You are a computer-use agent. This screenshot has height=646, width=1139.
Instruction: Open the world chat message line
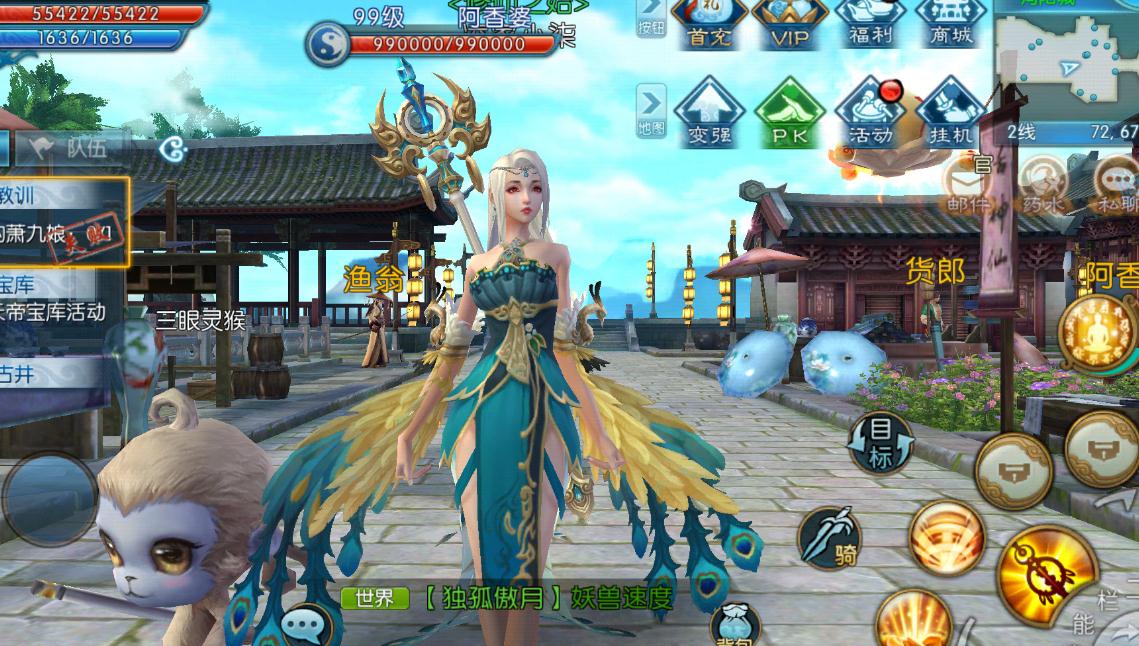click(510, 598)
